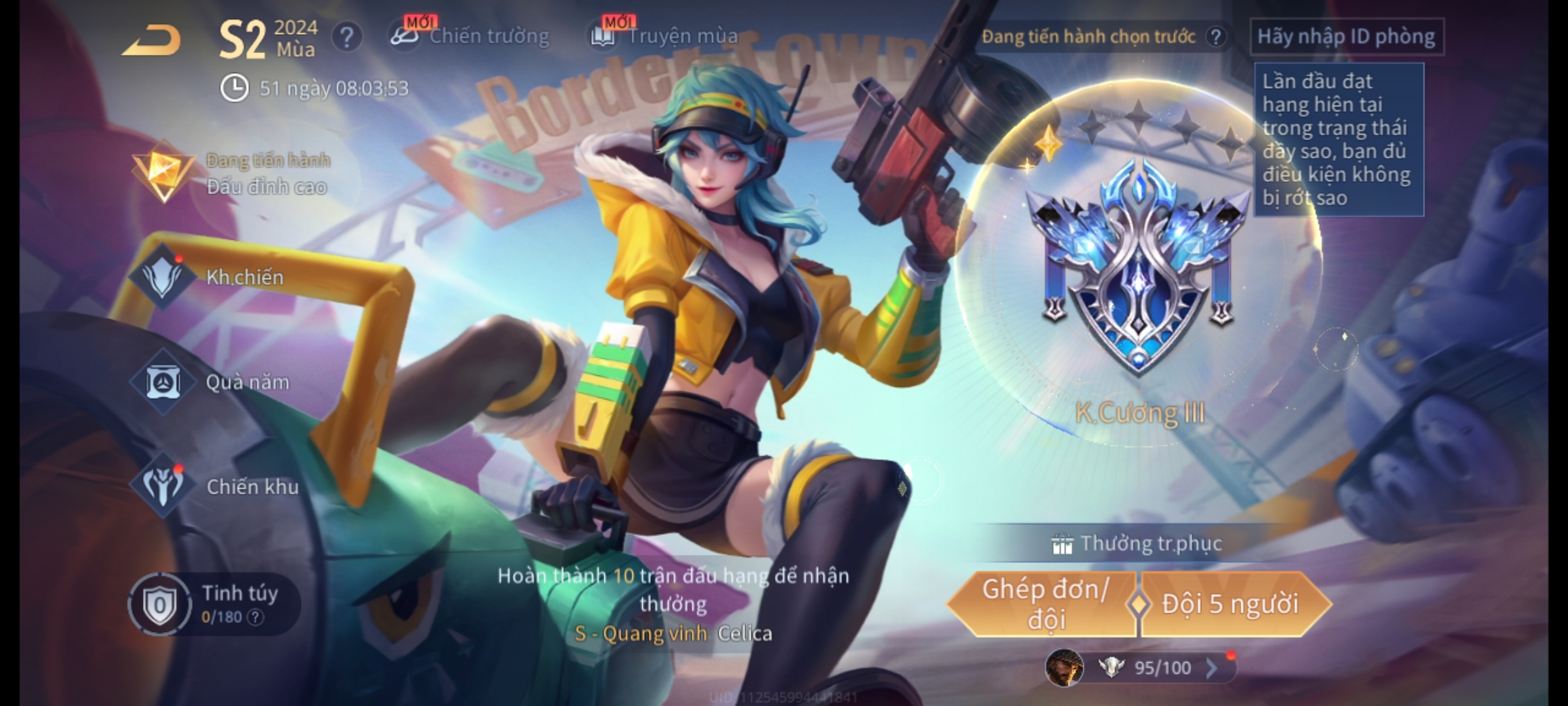
Task: Start Ghép đơn/đội matchmaking
Action: tap(1044, 604)
